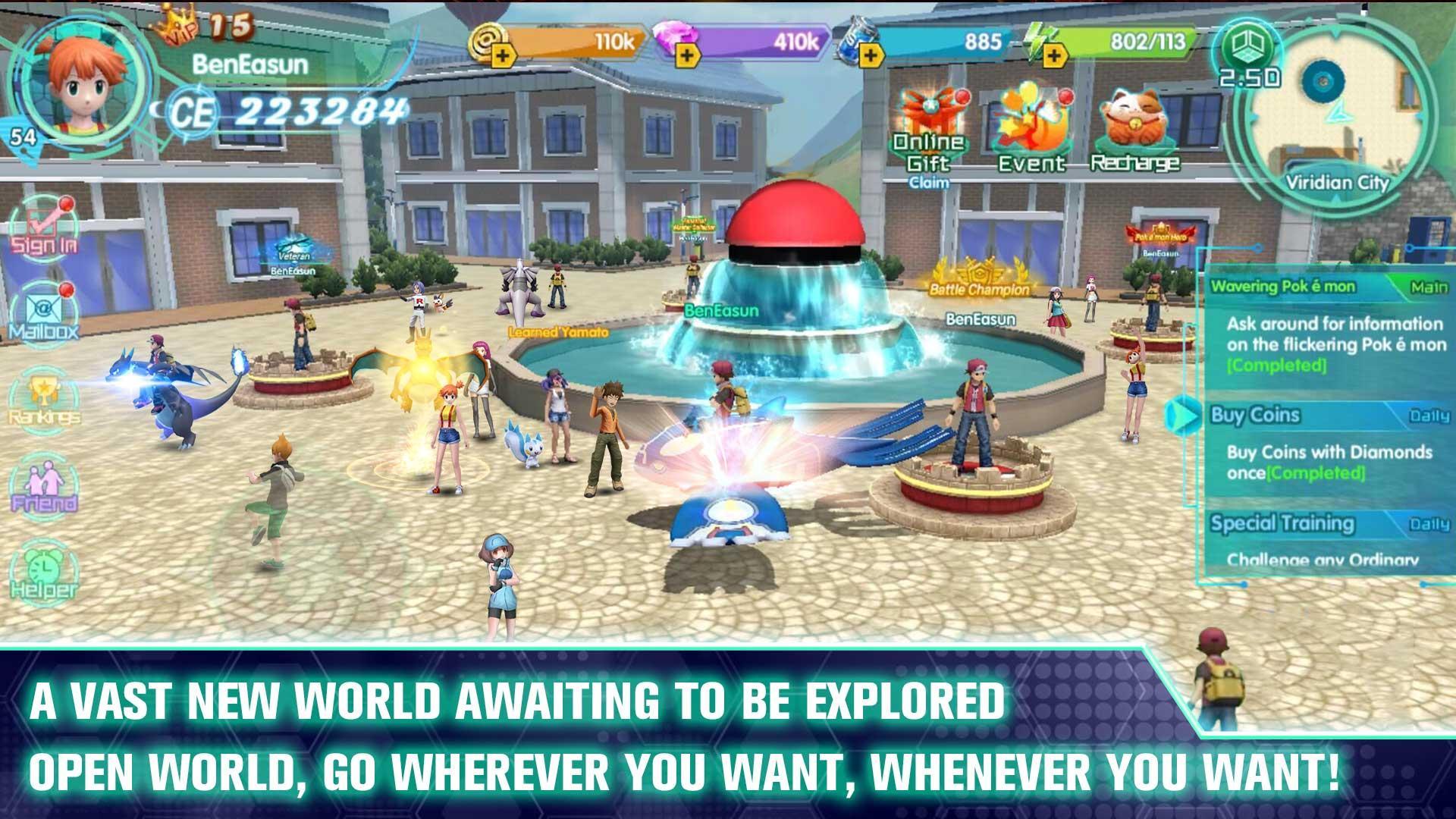
Task: Check the Mailbox
Action: [44, 312]
